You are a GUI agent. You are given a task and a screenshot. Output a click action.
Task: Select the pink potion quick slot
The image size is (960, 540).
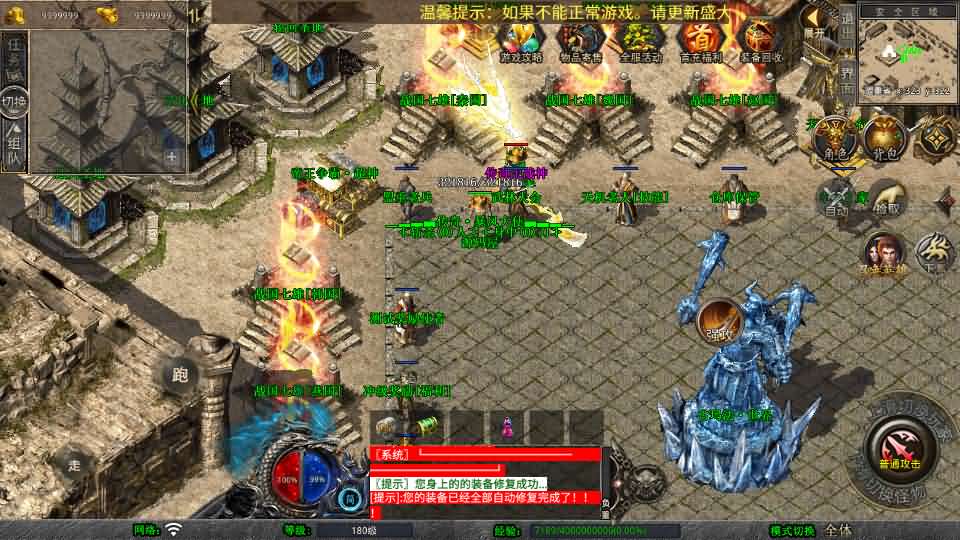506,426
